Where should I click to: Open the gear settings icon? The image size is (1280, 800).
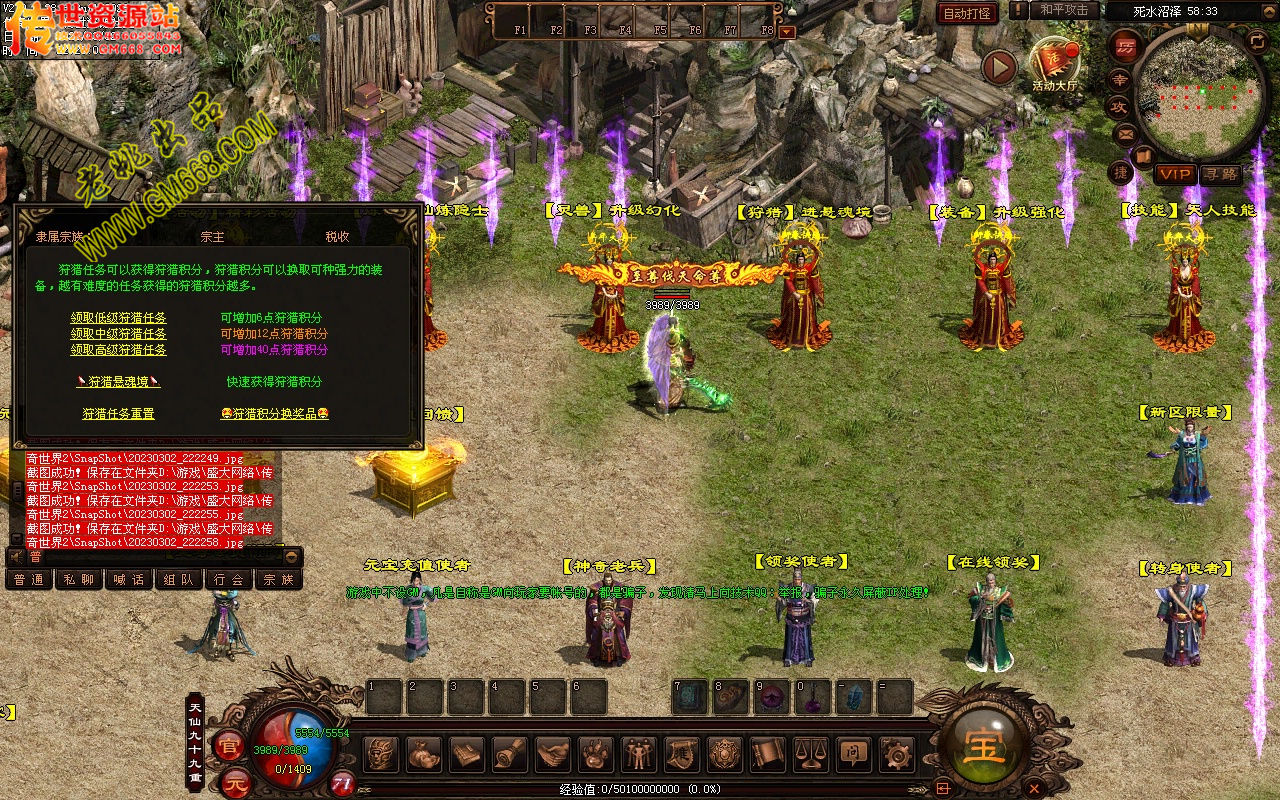896,754
